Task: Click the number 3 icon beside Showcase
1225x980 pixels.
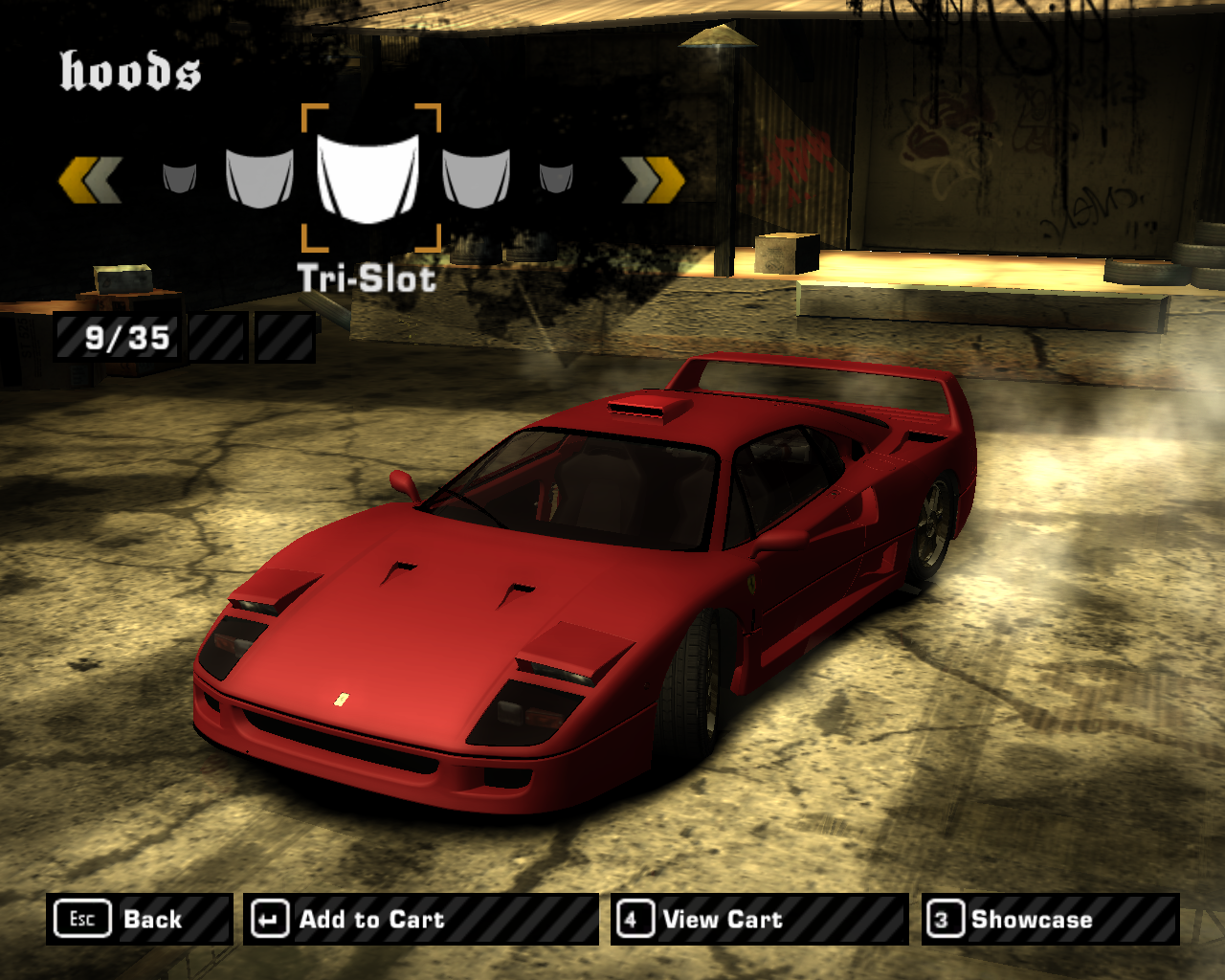Action: tap(944, 919)
